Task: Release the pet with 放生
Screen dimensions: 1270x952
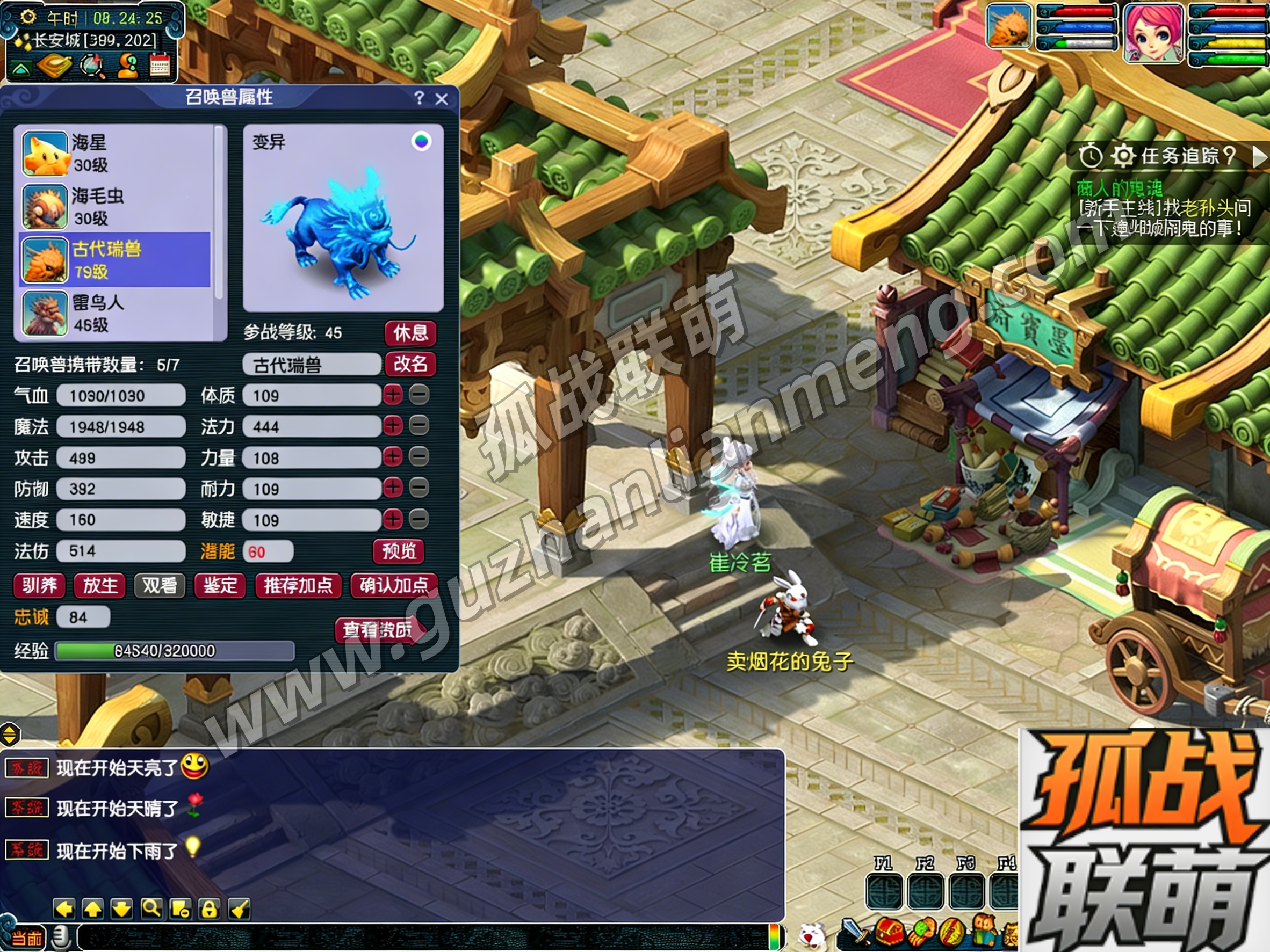Action: [100, 585]
